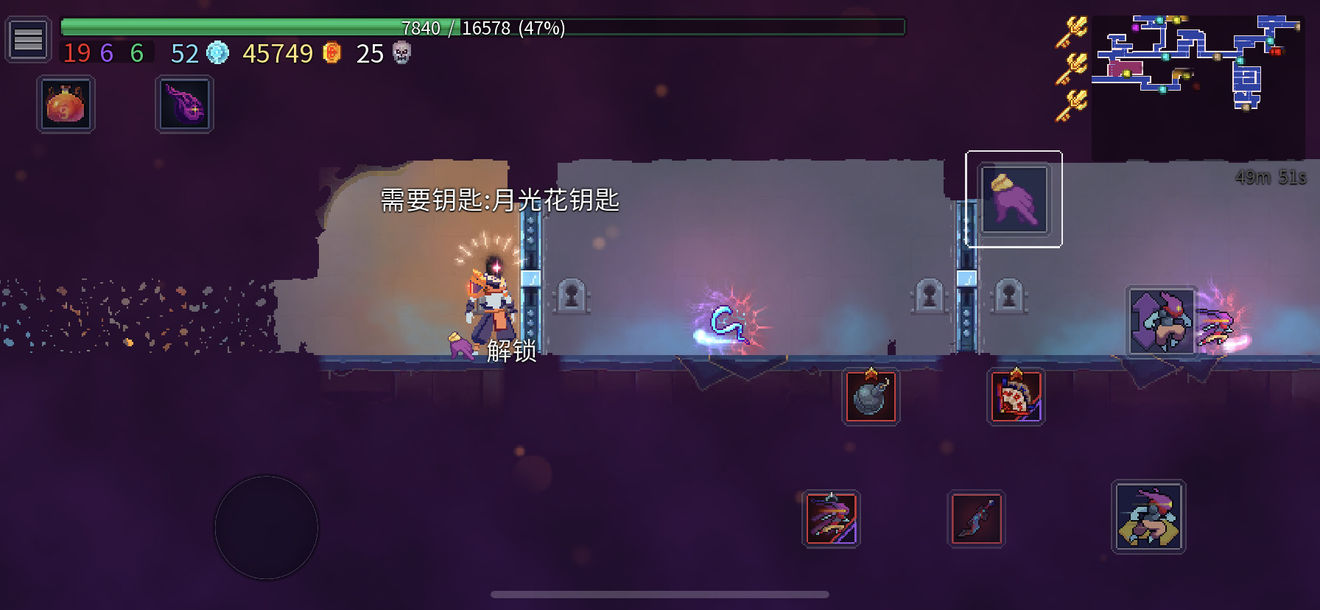
Task: Trigger the purple-arrow dodge roll button
Action: 1161,322
